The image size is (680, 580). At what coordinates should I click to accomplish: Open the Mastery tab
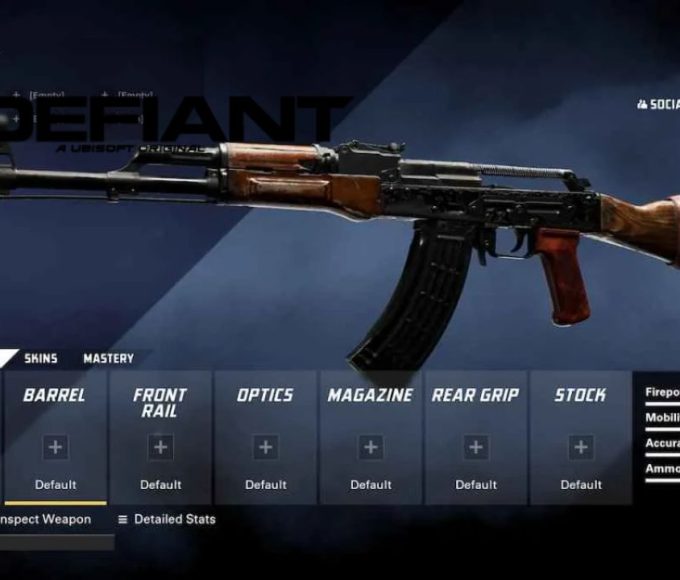tap(108, 359)
